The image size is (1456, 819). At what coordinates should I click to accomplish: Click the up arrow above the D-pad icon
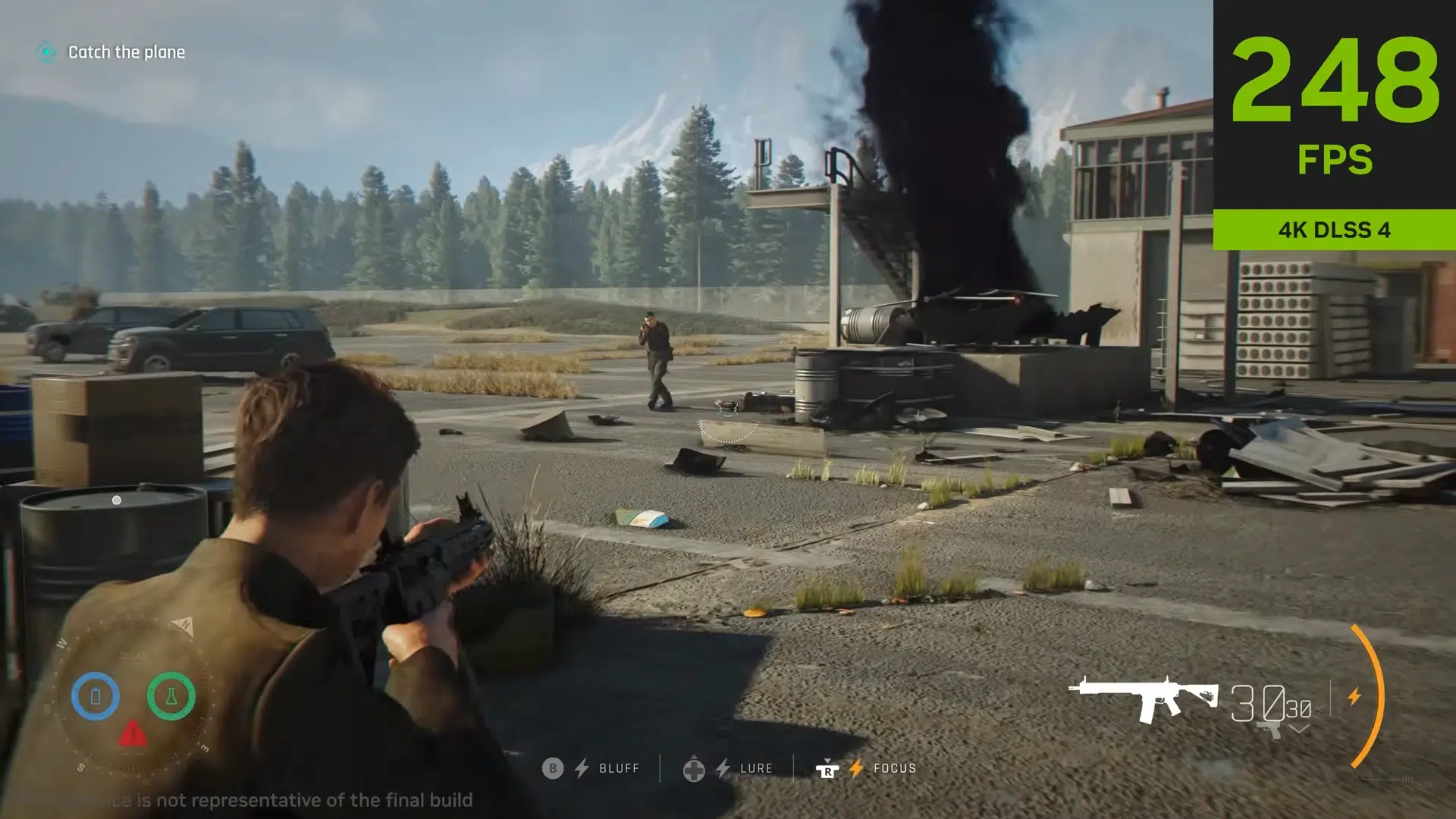coord(695,758)
